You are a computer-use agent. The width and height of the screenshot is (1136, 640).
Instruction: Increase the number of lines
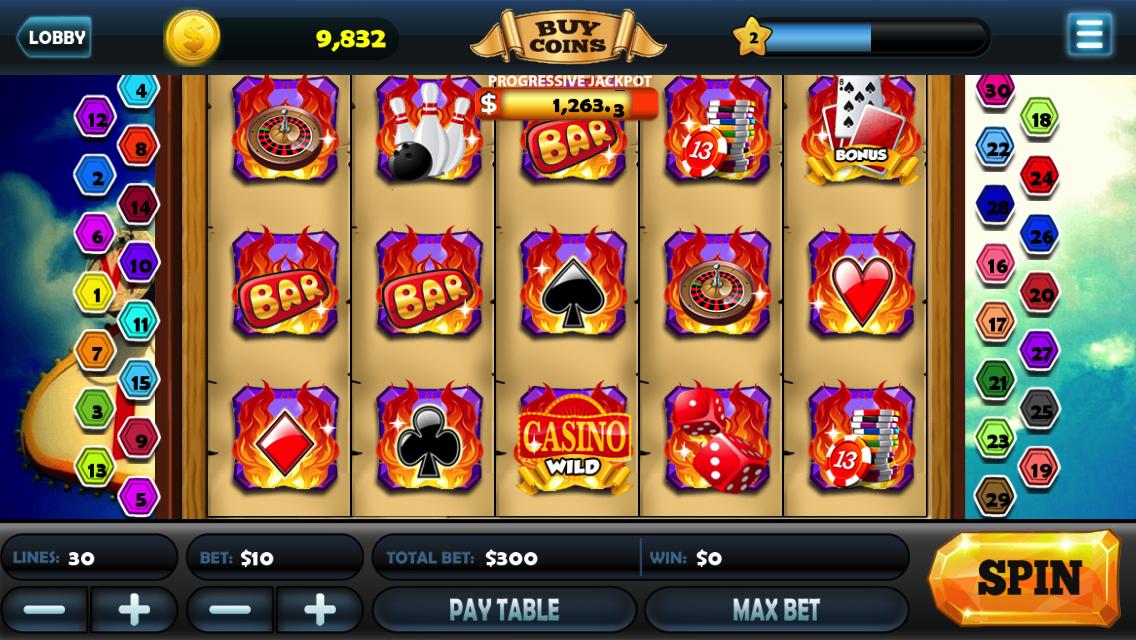(x=133, y=609)
